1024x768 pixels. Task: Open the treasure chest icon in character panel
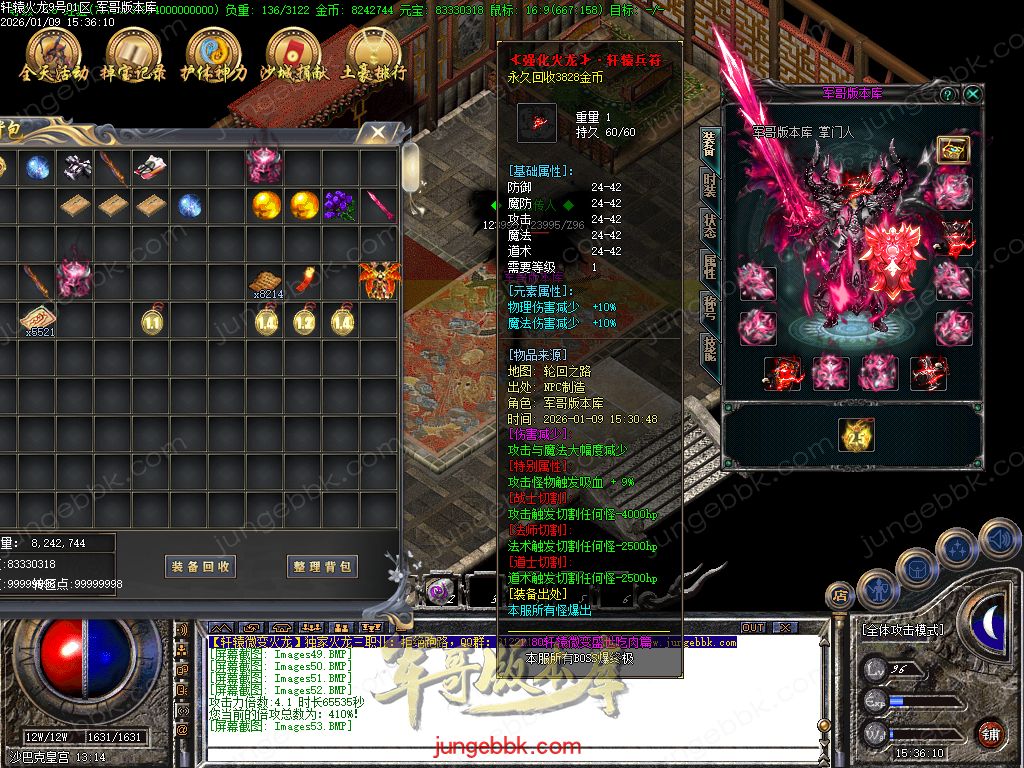pos(952,150)
